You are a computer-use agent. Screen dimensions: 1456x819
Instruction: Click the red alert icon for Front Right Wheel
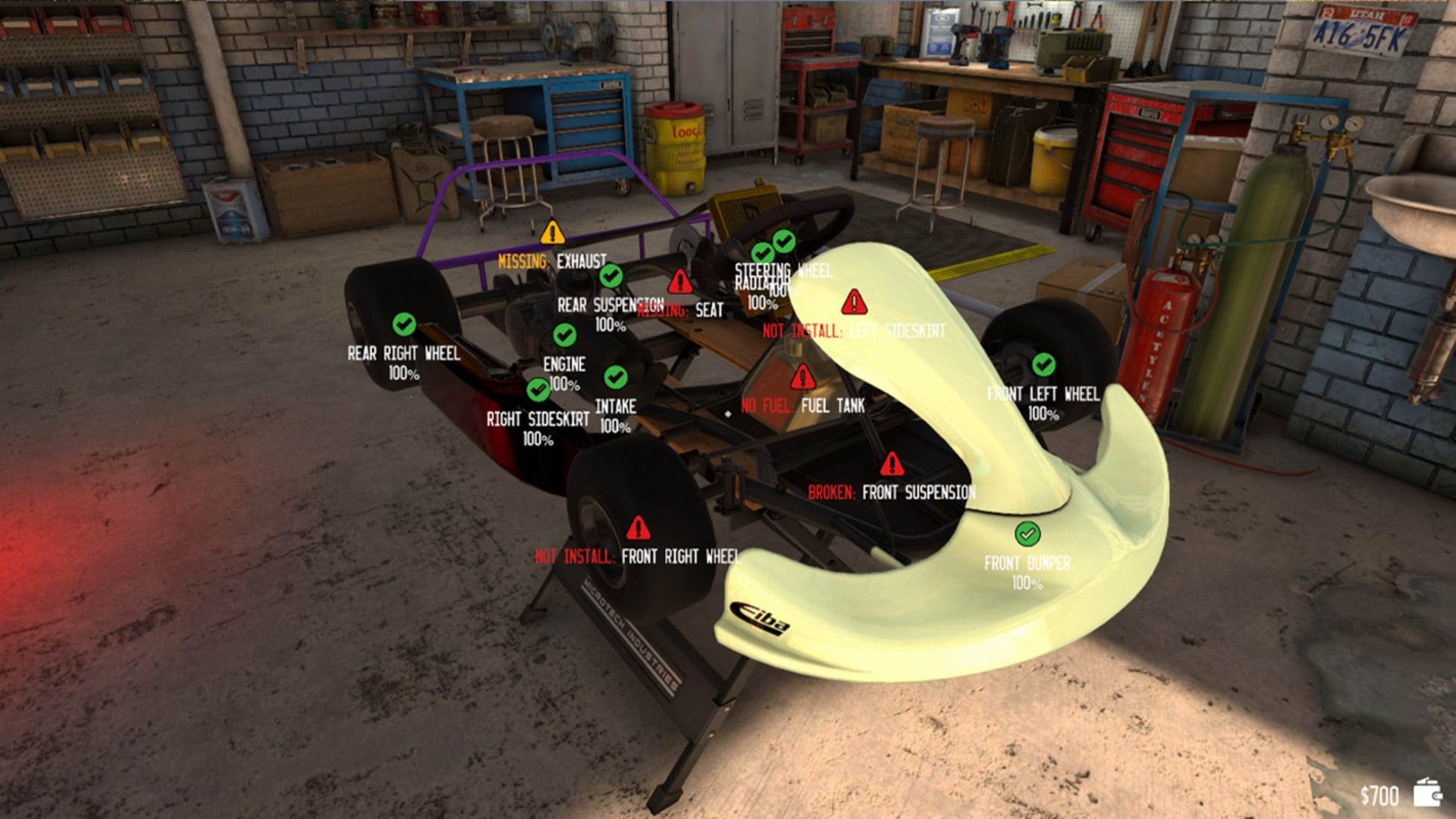pos(638,529)
